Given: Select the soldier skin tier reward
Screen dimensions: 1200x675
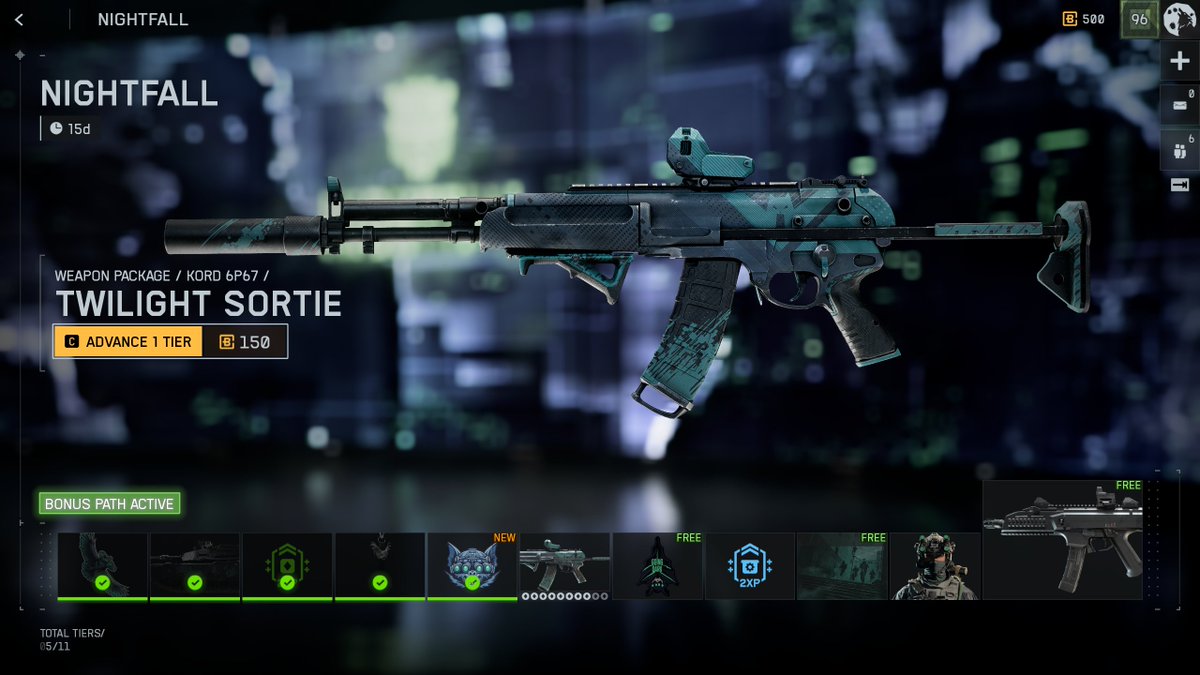Looking at the screenshot, I should point(934,566).
